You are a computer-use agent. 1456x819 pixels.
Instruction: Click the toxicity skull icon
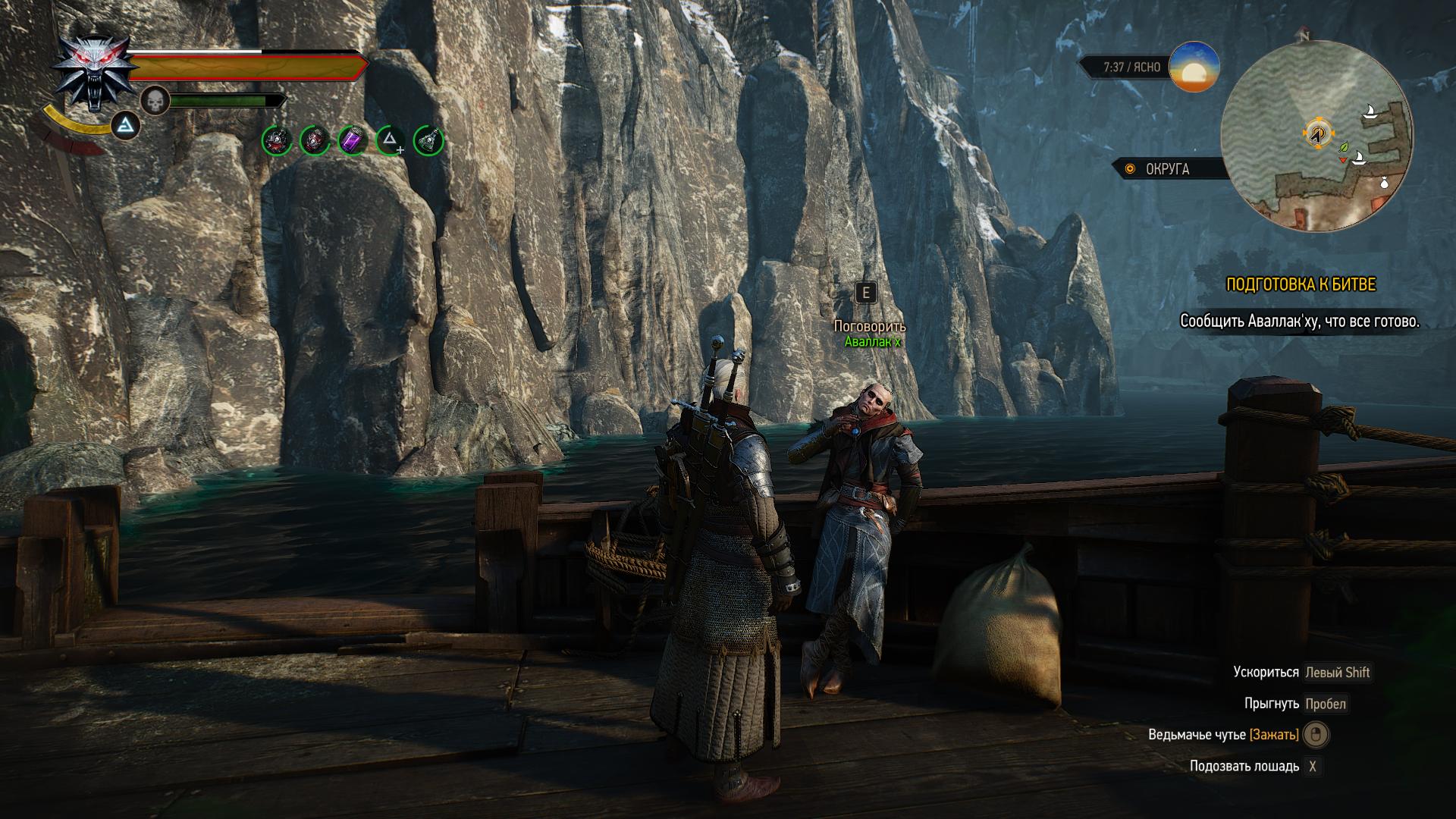click(155, 101)
